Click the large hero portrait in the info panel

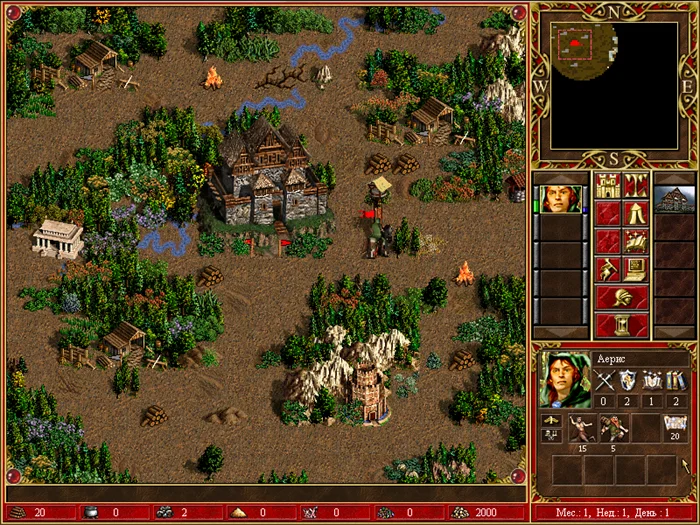[564, 379]
